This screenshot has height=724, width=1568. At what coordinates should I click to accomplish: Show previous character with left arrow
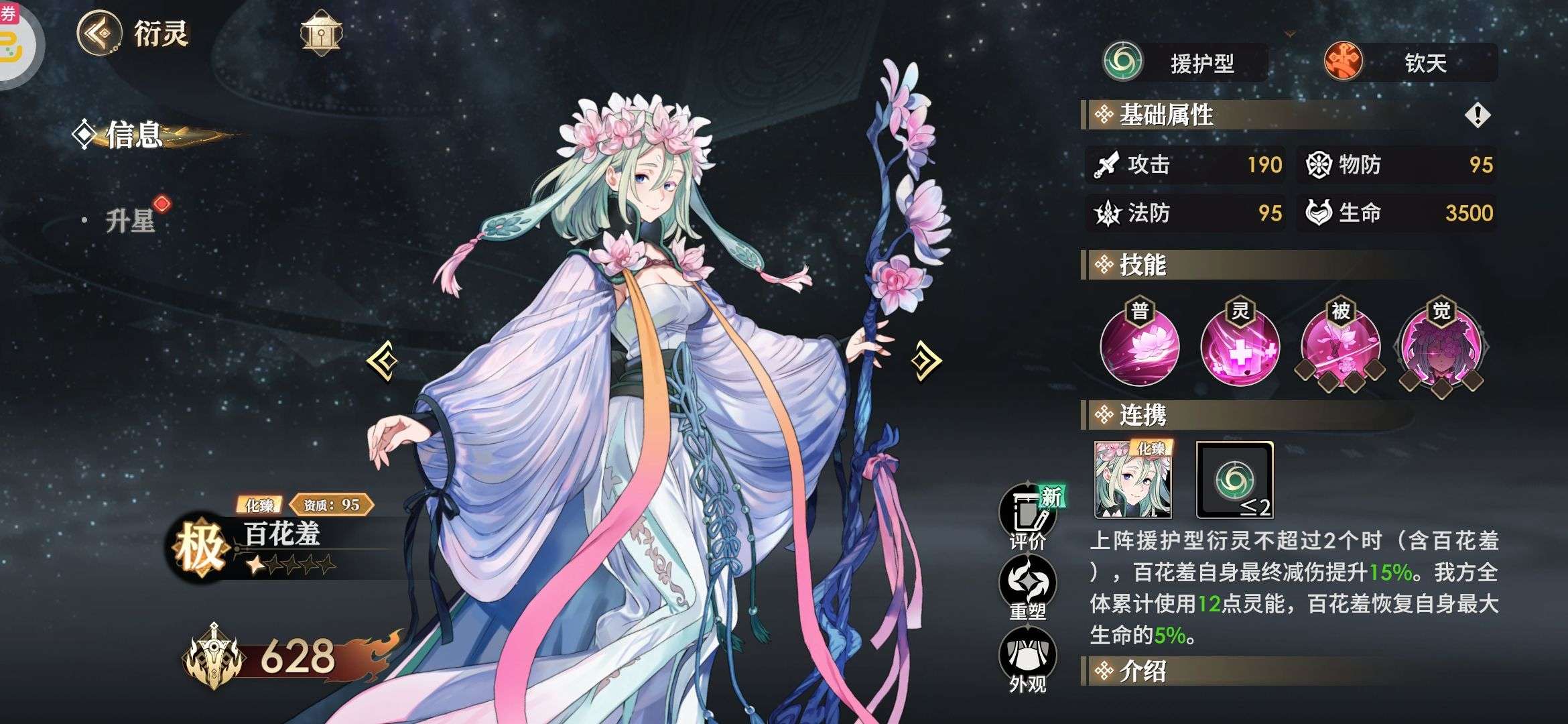(x=383, y=361)
